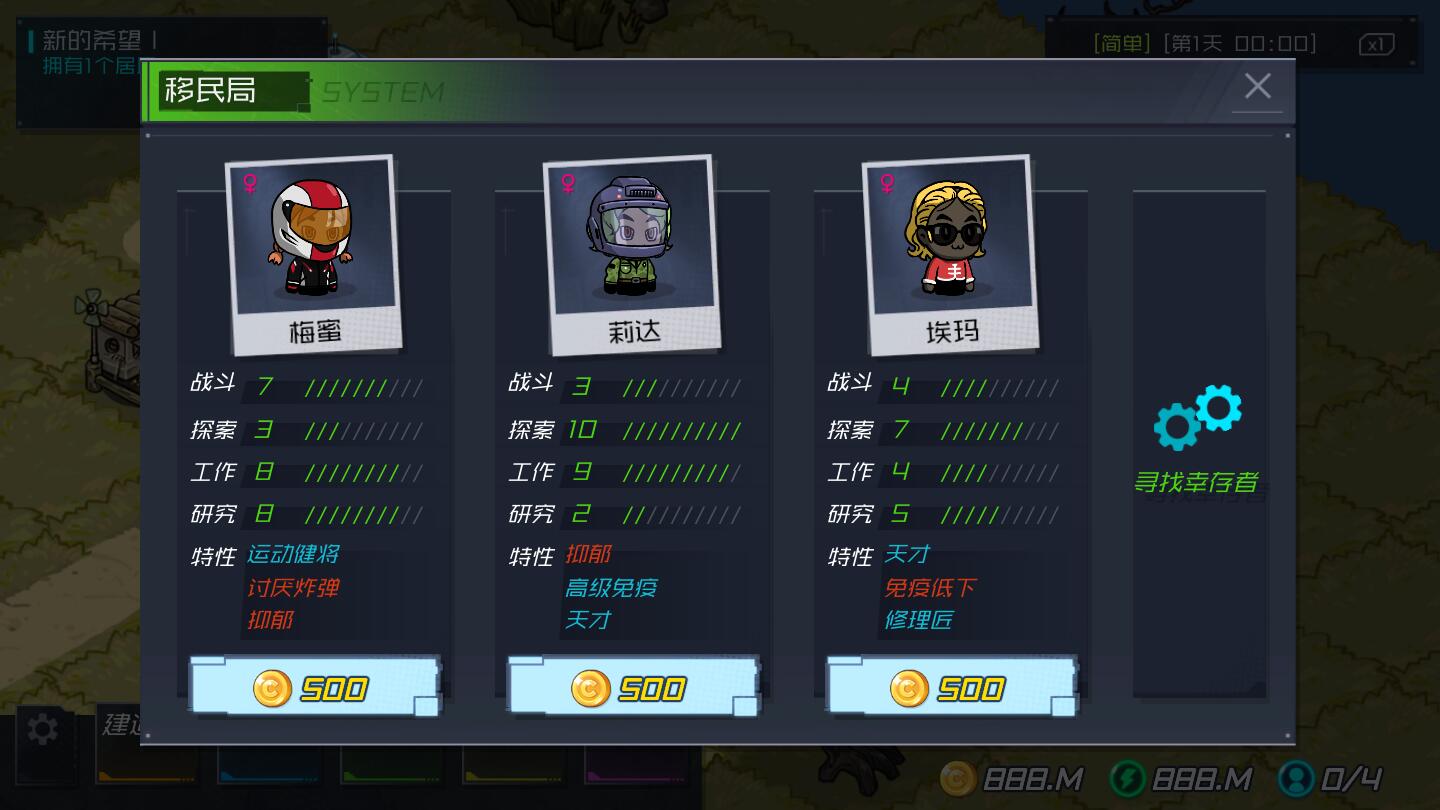Toggle the x1 game speed setting
Viewport: 1440px width, 810px height.
pyautogui.click(x=1377, y=43)
